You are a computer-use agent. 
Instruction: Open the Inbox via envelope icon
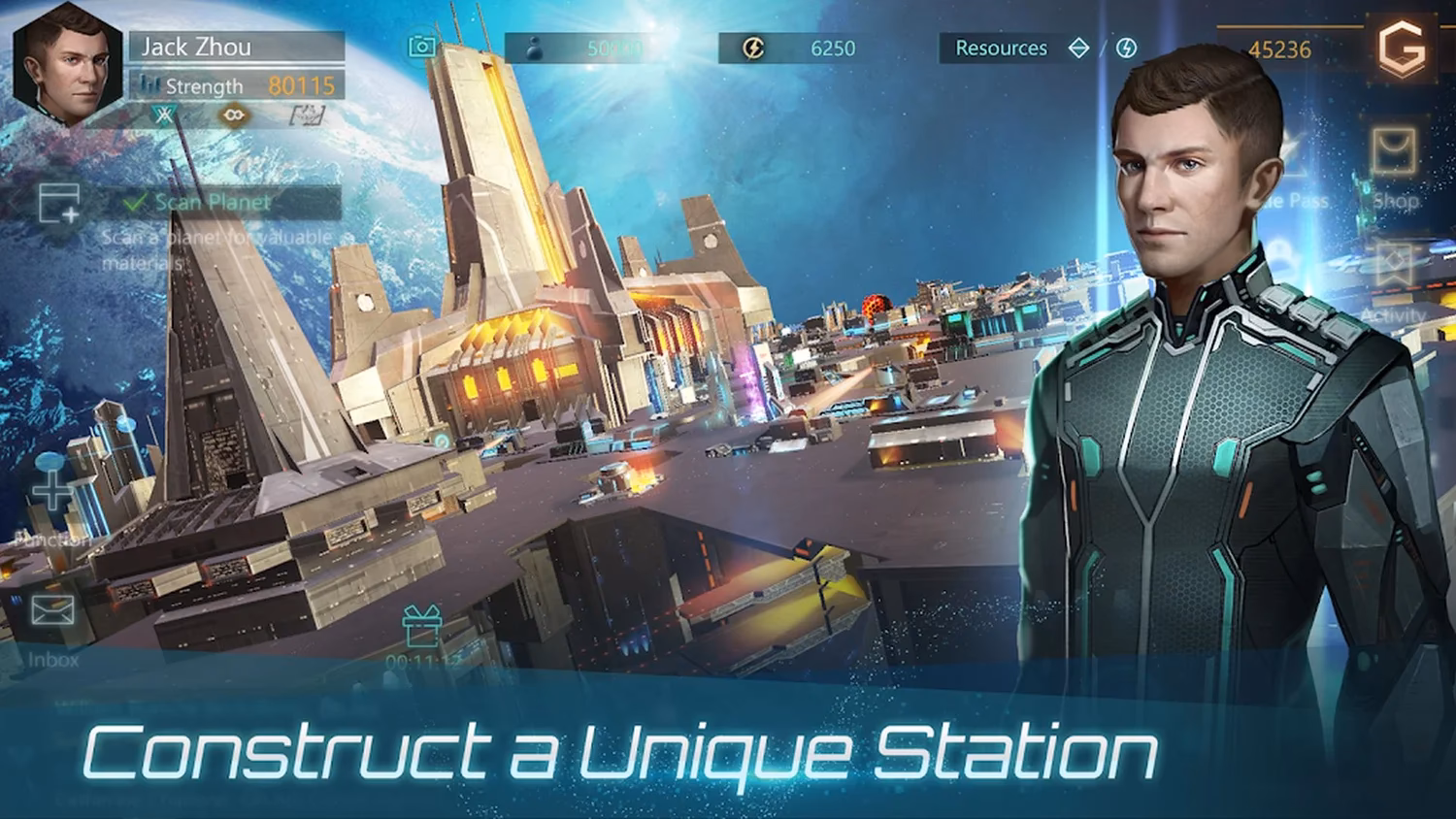50,611
